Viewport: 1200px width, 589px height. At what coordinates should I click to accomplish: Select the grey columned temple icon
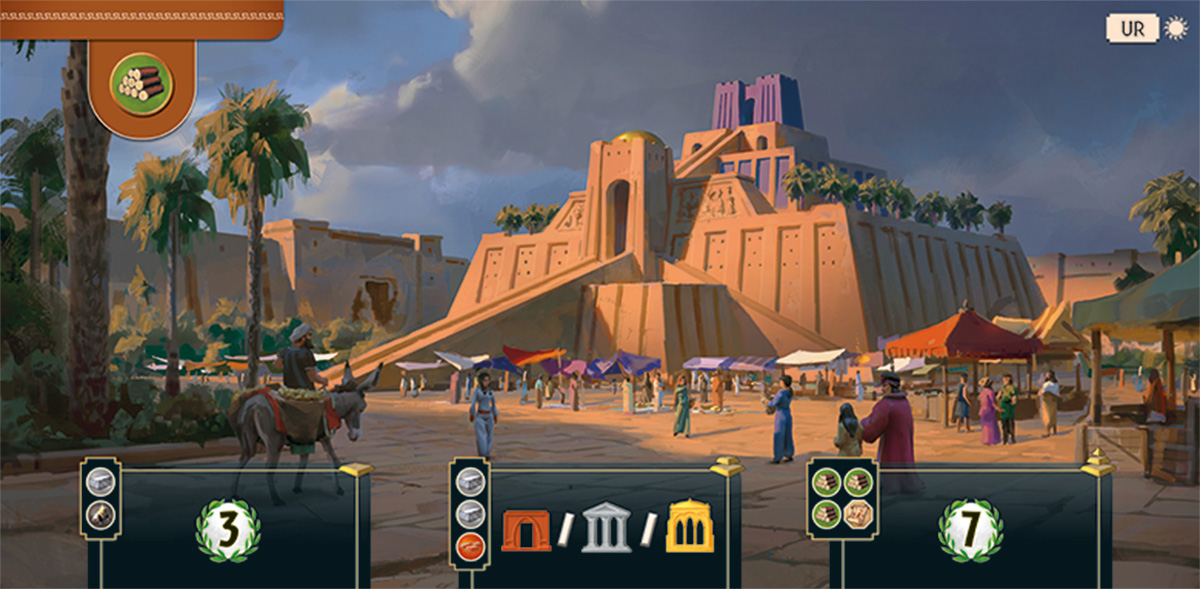tap(606, 530)
